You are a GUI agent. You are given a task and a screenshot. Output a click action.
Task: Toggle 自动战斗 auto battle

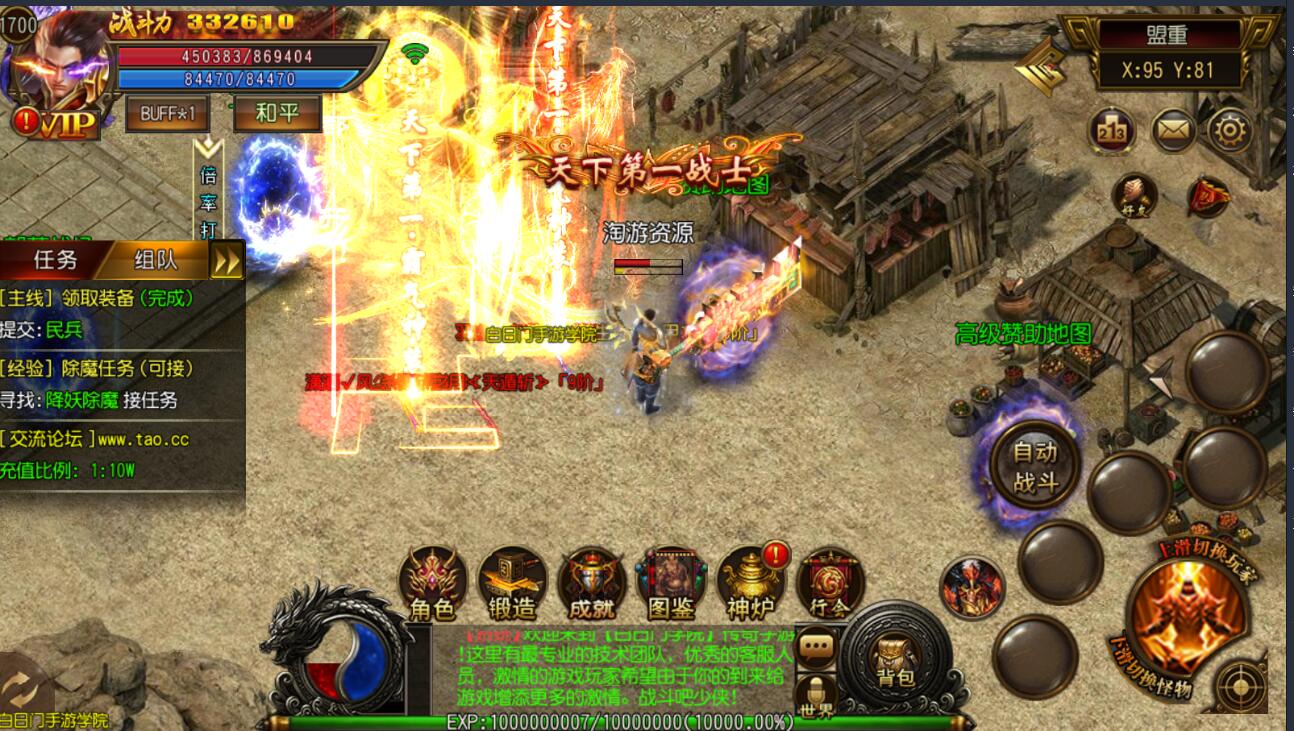point(1035,467)
